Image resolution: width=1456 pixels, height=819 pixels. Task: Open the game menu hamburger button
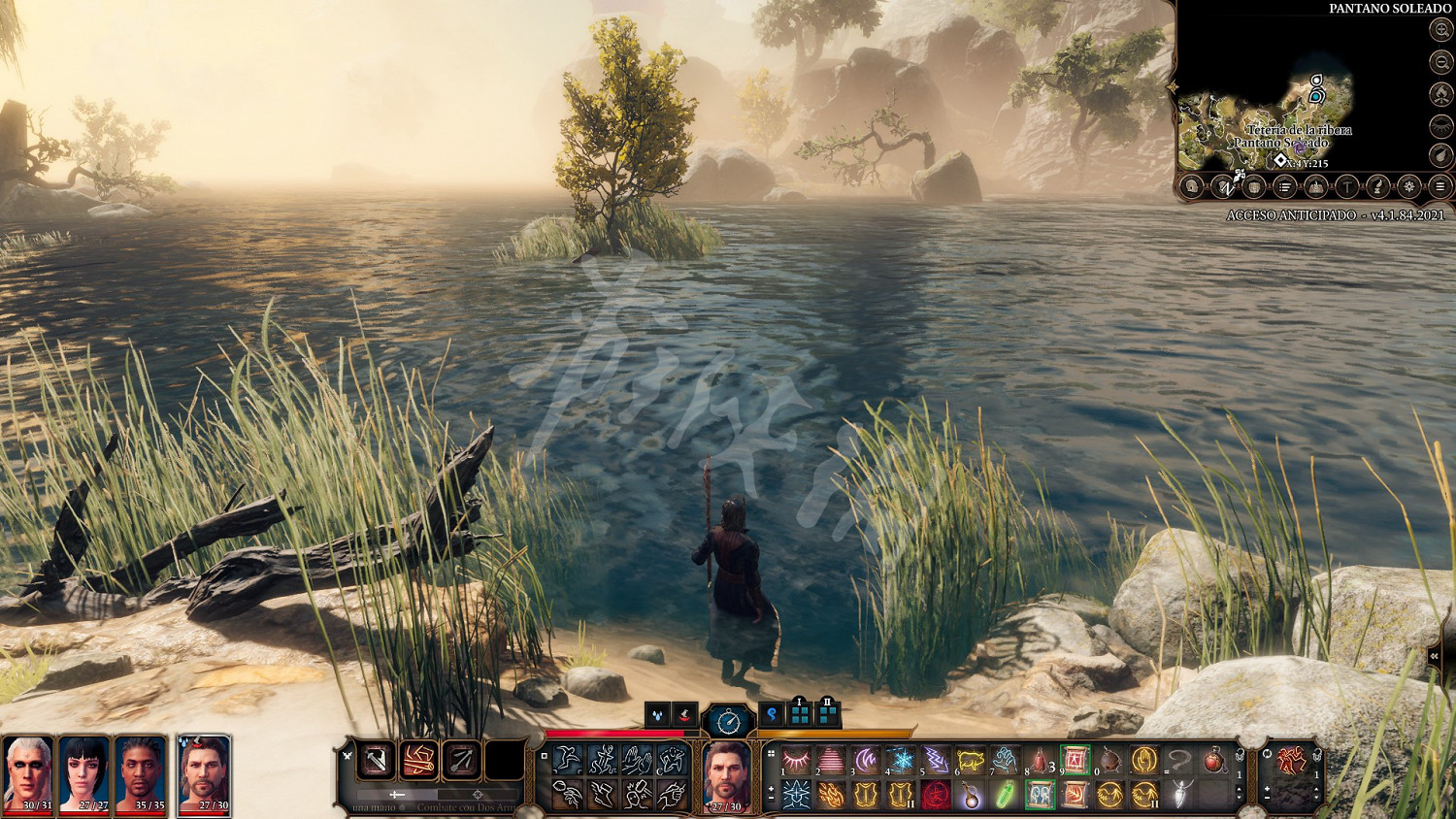[1440, 186]
